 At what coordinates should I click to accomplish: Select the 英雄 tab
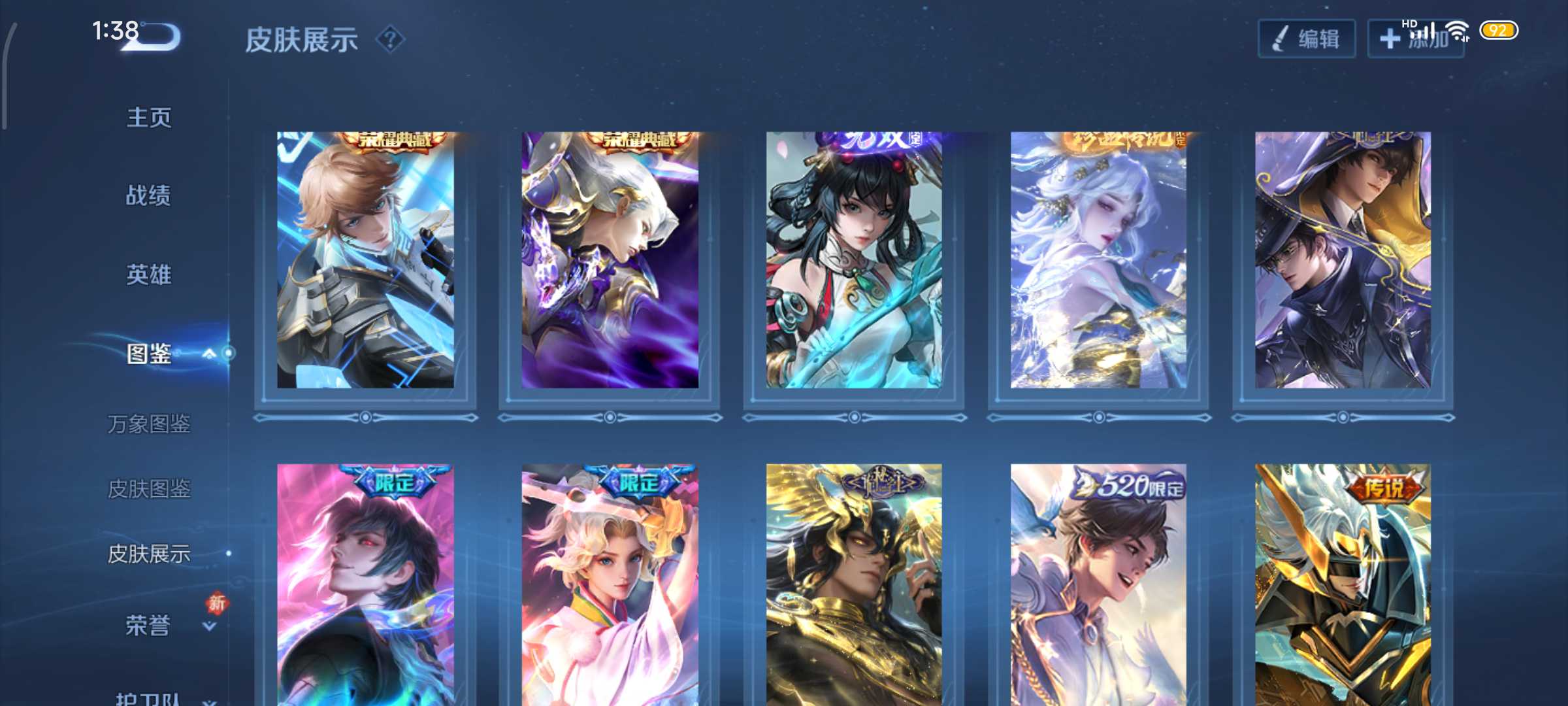tap(149, 275)
